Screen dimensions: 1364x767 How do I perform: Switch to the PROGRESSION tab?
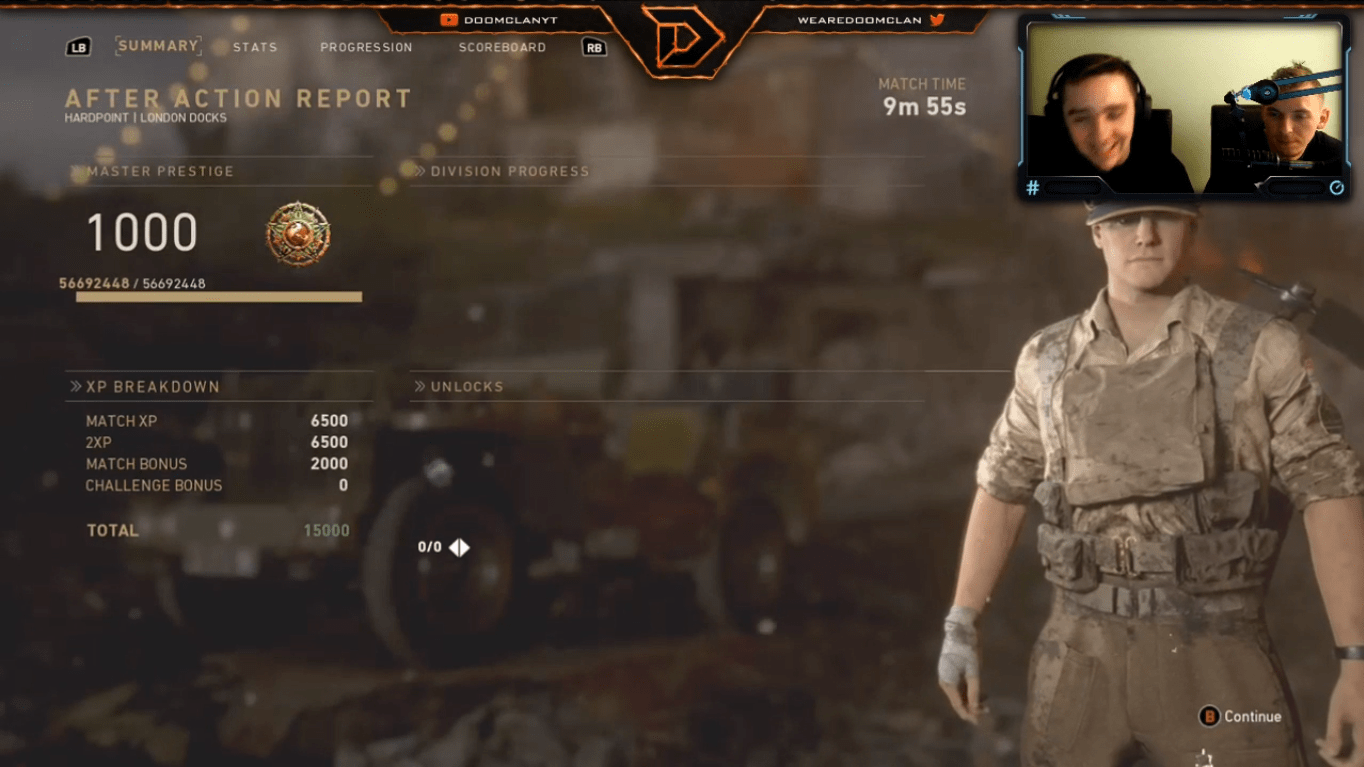pos(366,47)
